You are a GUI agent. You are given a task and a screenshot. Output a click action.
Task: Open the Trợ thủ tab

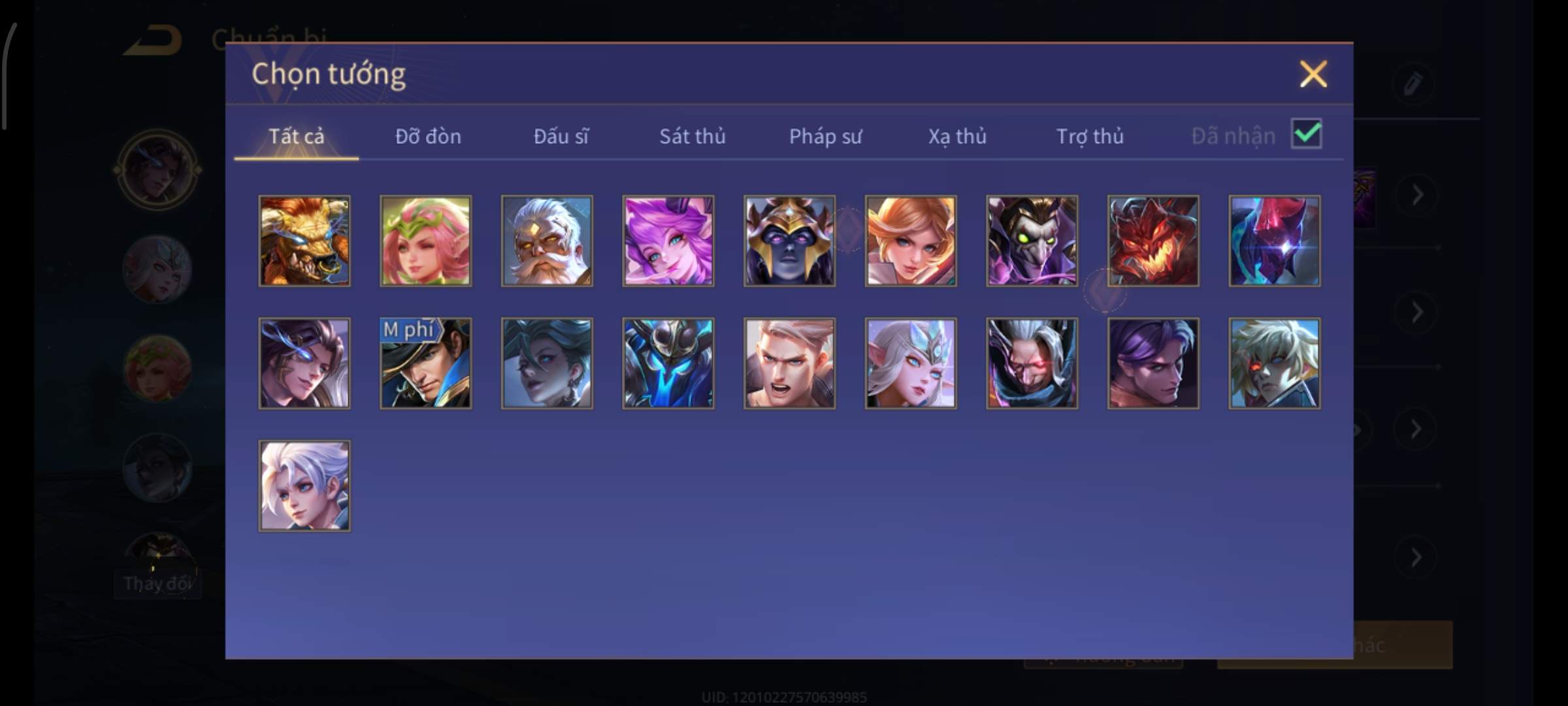1090,137
